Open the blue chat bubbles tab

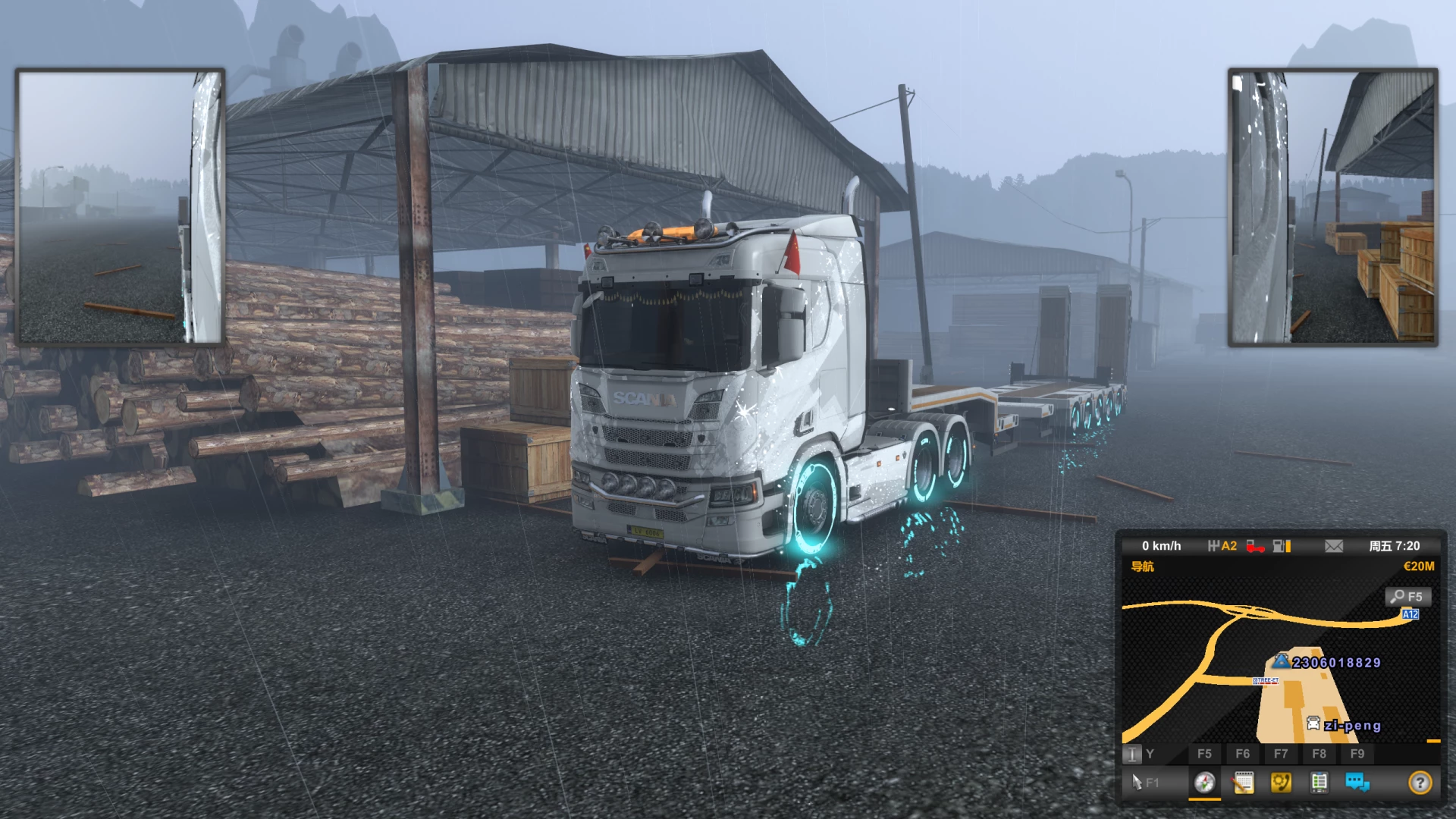(x=1357, y=782)
